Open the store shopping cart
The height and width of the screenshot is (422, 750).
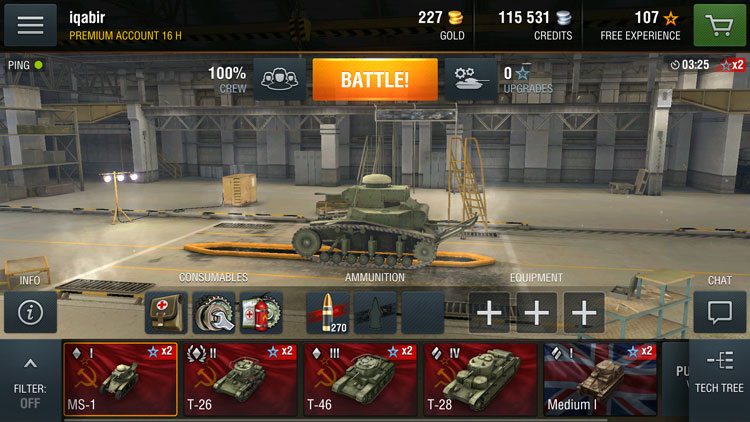721,25
